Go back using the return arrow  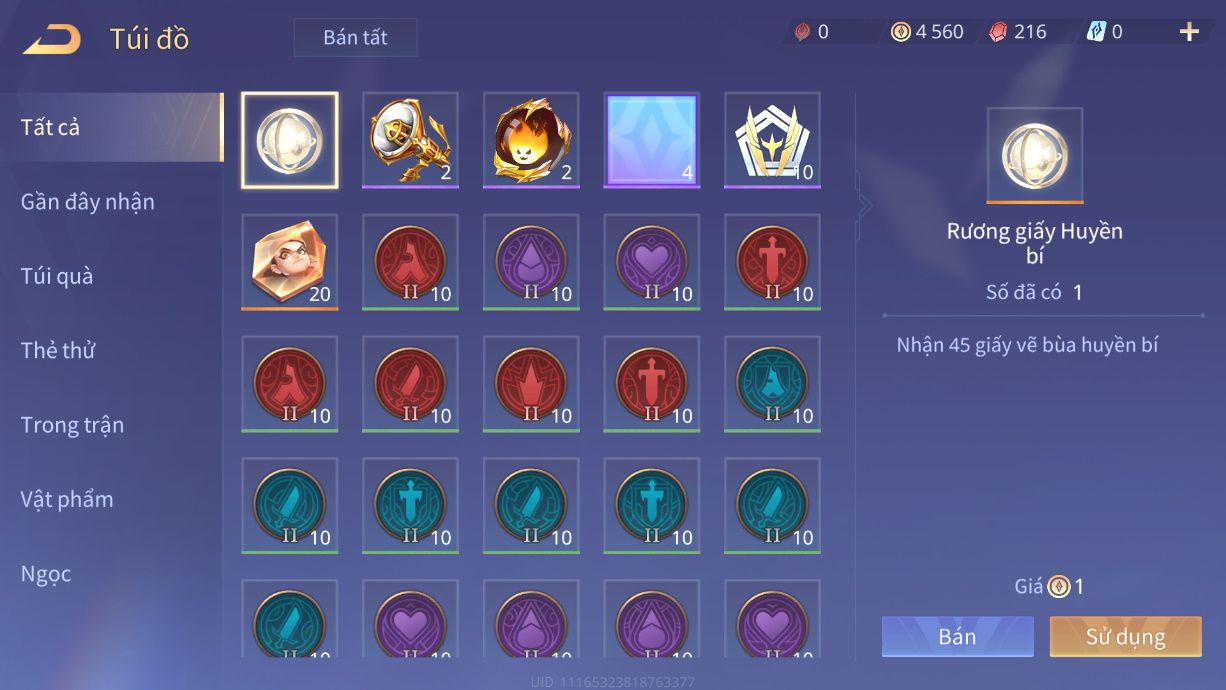[52, 39]
